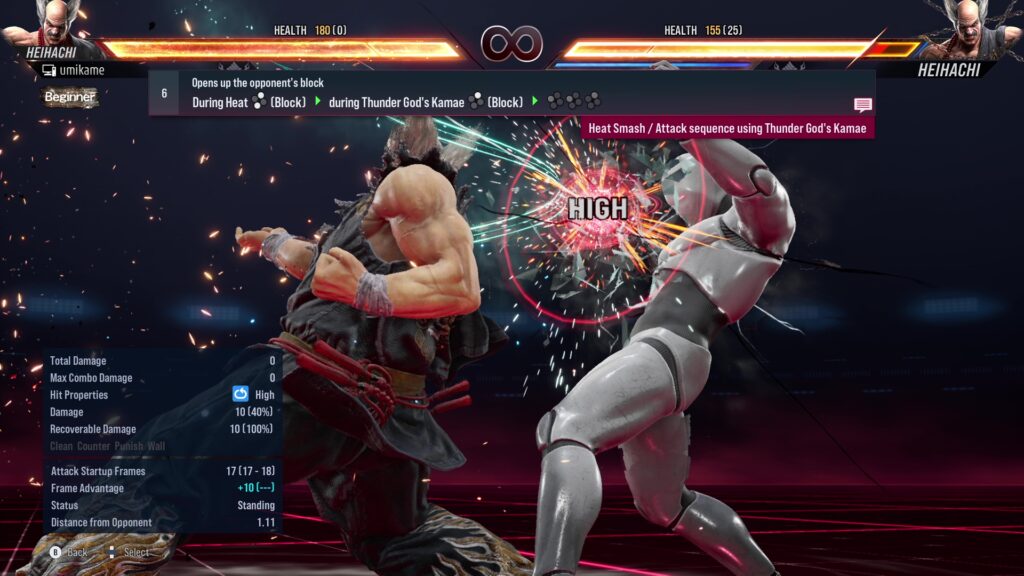Viewport: 1024px width, 576px height.
Task: Select the Beginner difficulty label
Action: pyautogui.click(x=70, y=97)
